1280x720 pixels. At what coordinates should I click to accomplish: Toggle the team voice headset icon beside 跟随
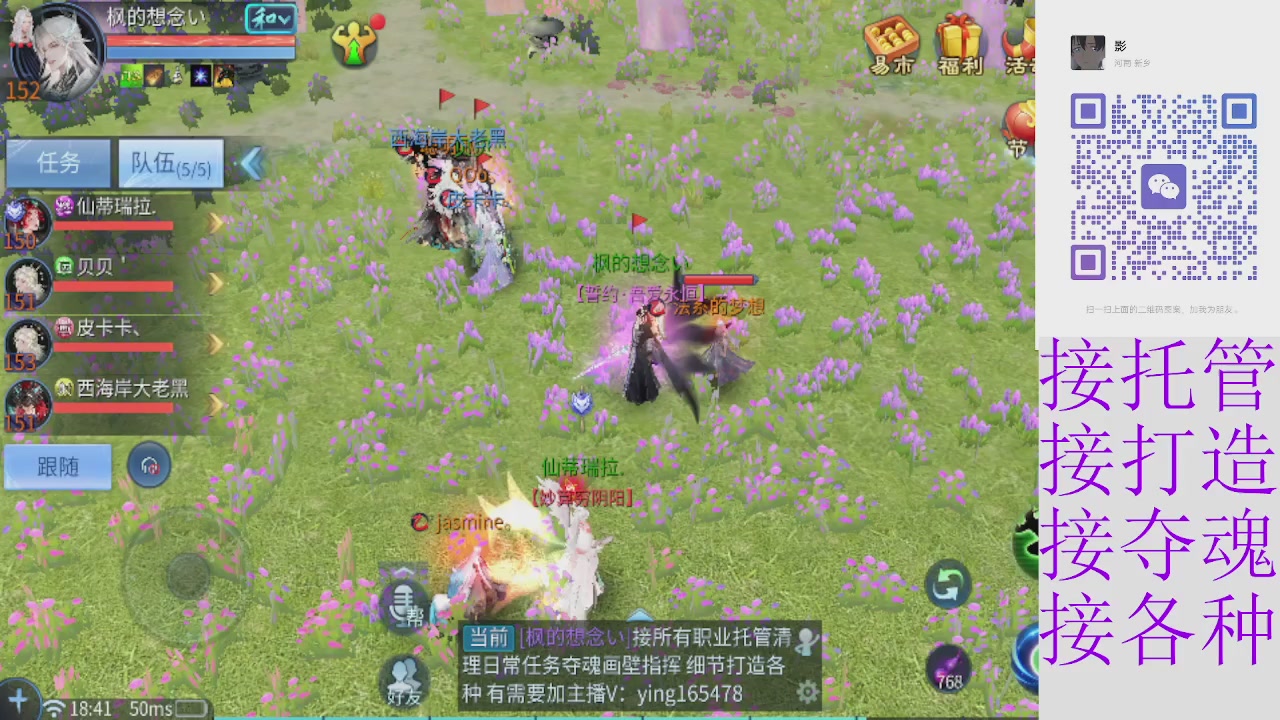coord(149,465)
